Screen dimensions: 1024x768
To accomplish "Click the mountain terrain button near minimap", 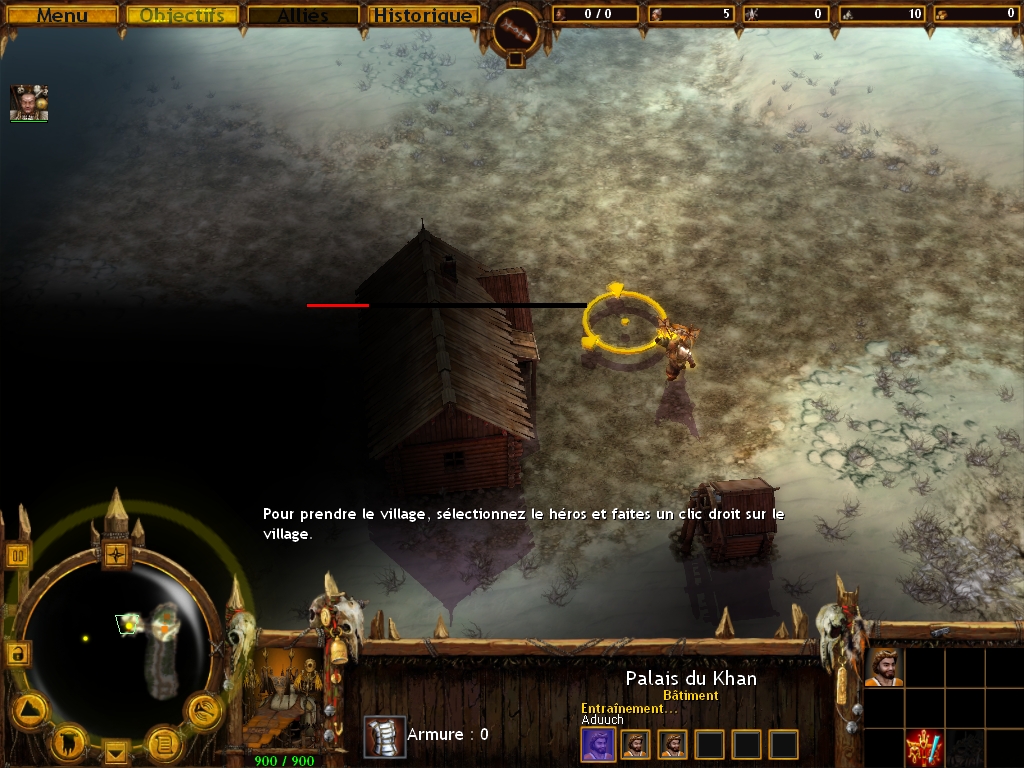I will click(x=30, y=710).
